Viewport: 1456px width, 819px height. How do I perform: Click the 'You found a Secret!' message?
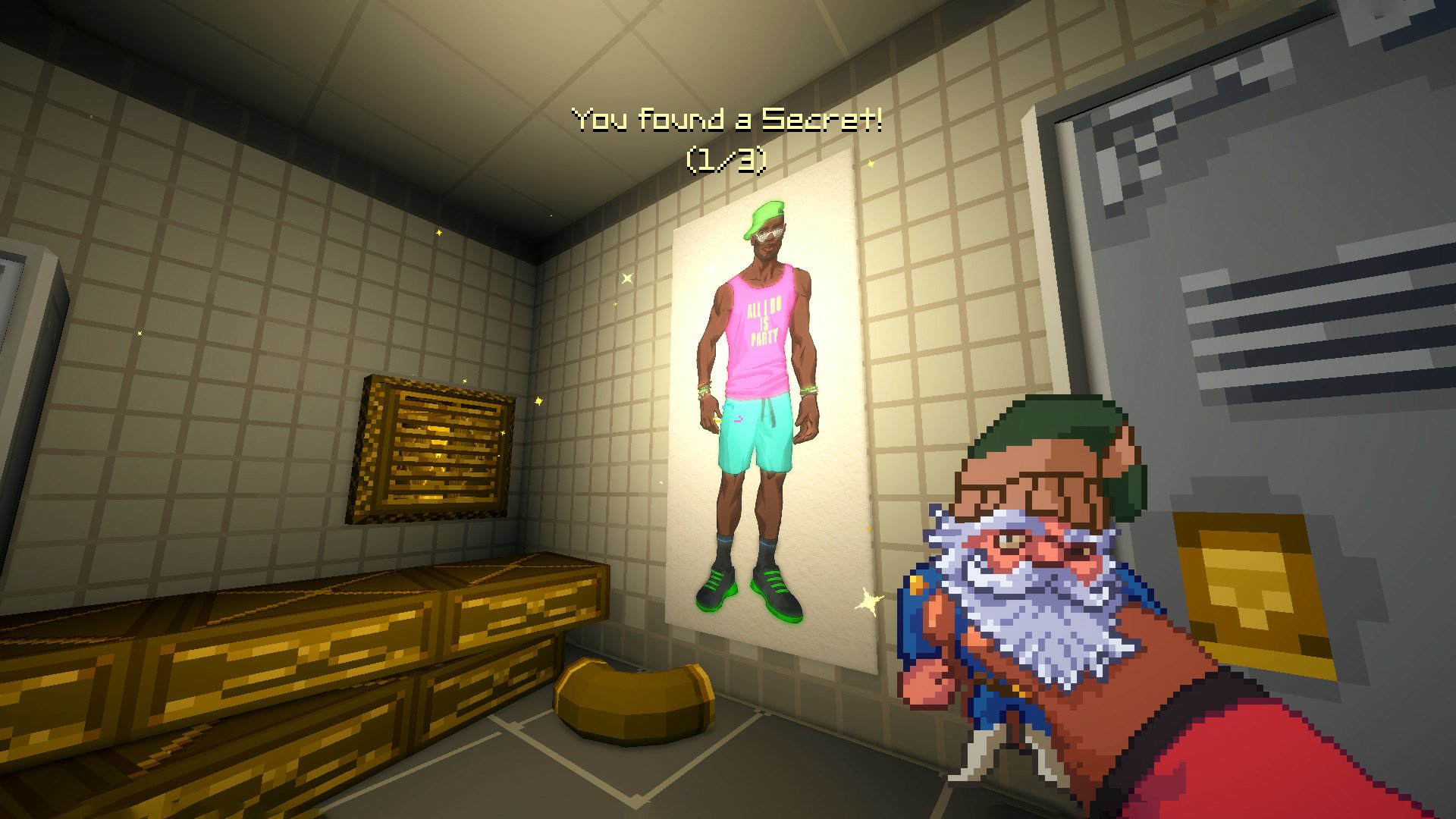point(726,118)
